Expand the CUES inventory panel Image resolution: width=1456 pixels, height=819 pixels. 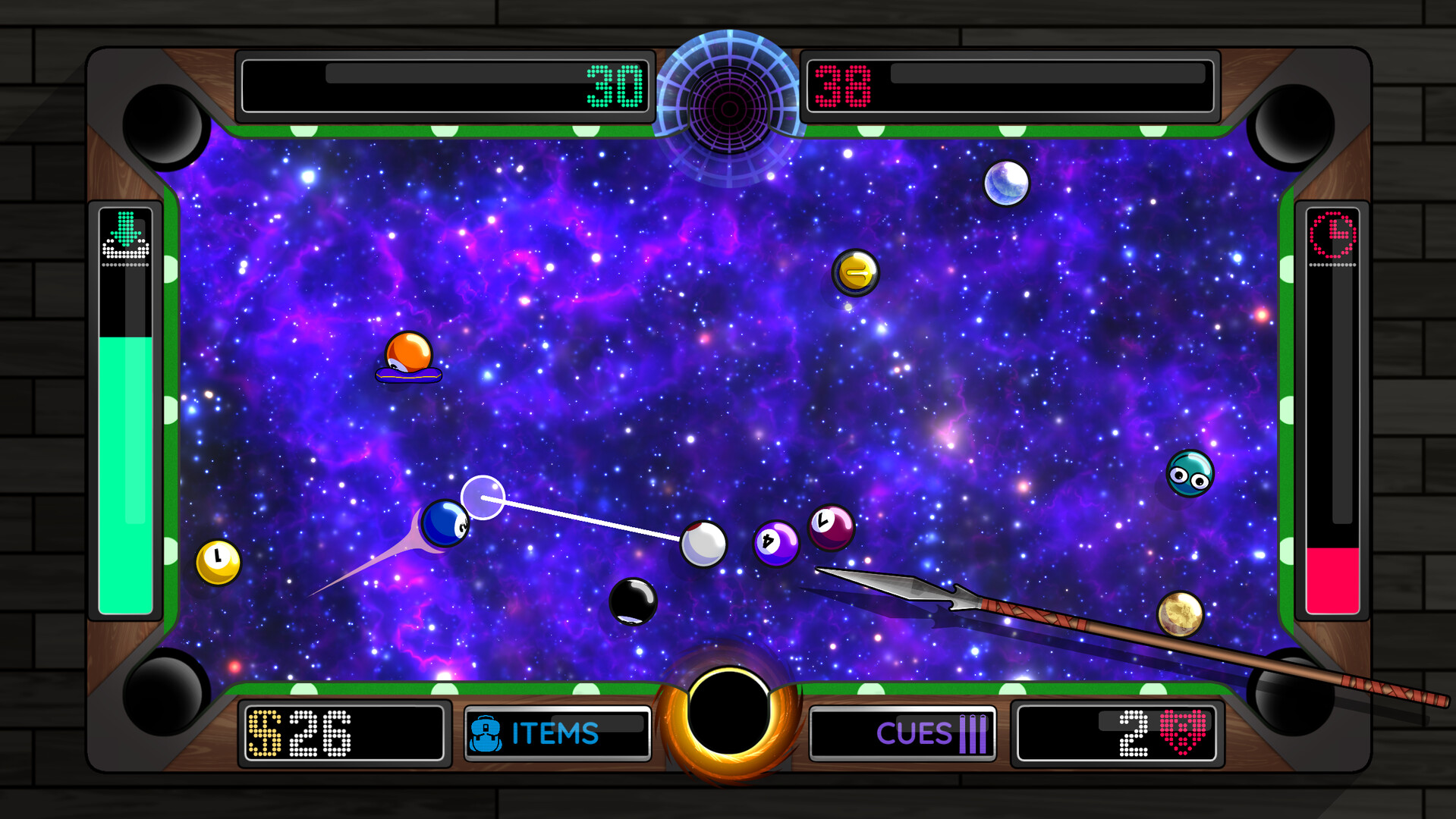(904, 733)
